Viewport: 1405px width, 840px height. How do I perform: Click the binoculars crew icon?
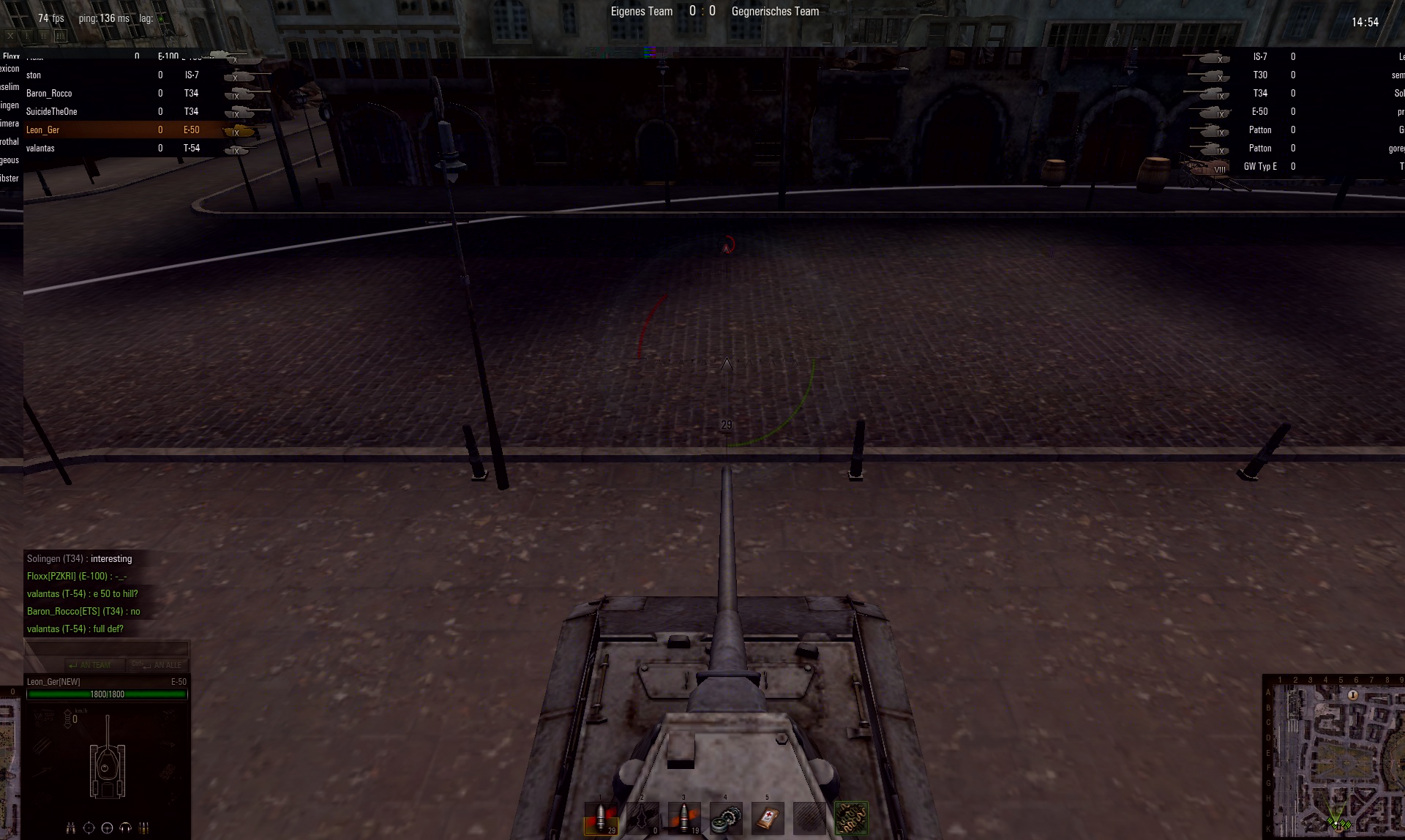[x=71, y=828]
